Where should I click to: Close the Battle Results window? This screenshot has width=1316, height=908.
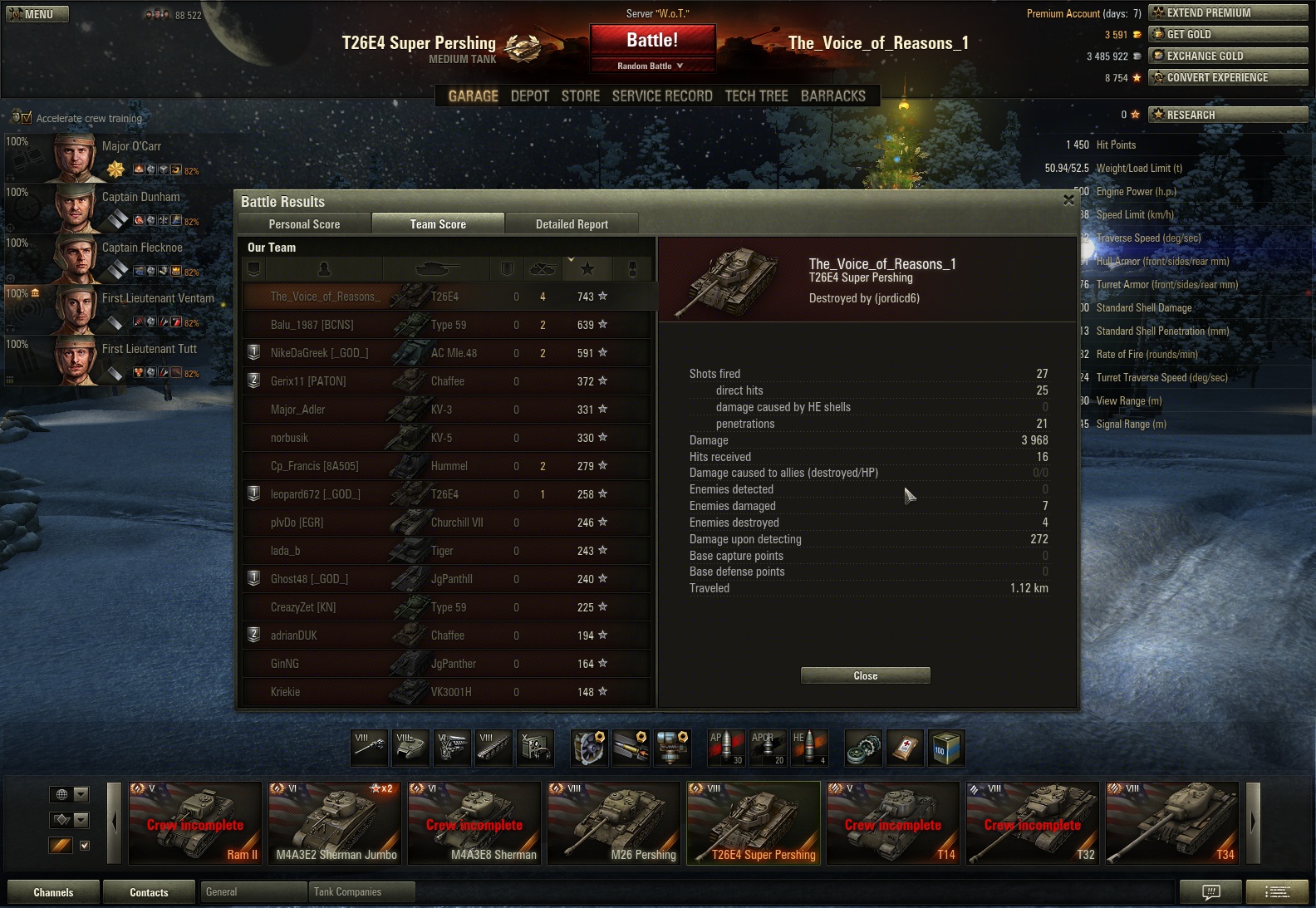[x=1068, y=200]
